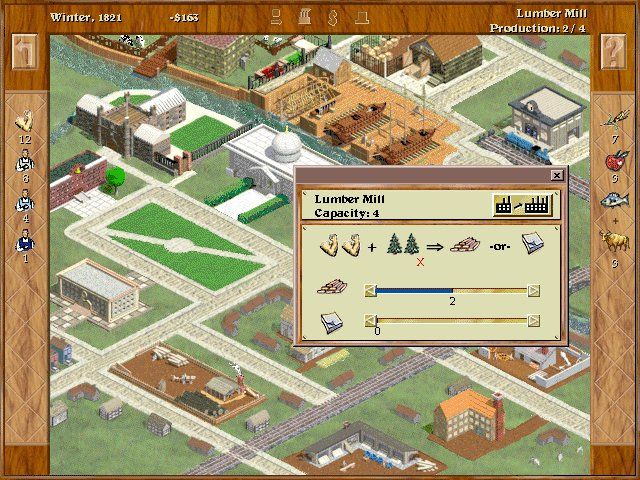640x480 pixels.
Task: Open help with the question mark button
Action: coord(614,52)
